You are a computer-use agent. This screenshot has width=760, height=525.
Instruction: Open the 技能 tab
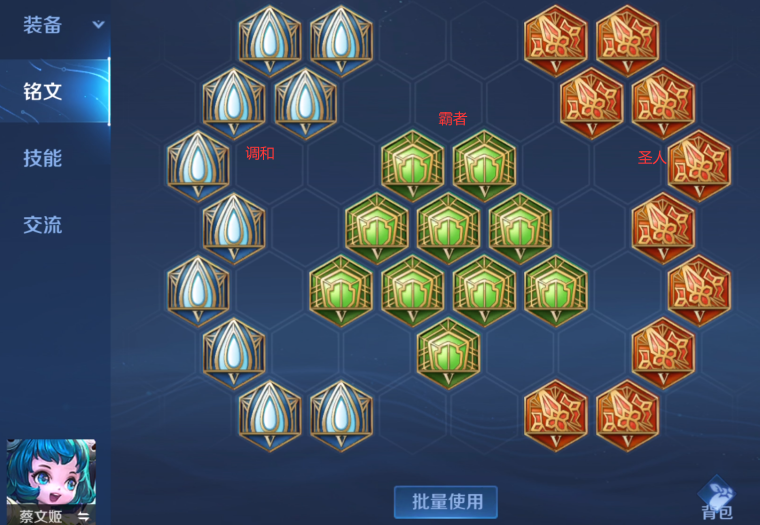[x=43, y=158]
